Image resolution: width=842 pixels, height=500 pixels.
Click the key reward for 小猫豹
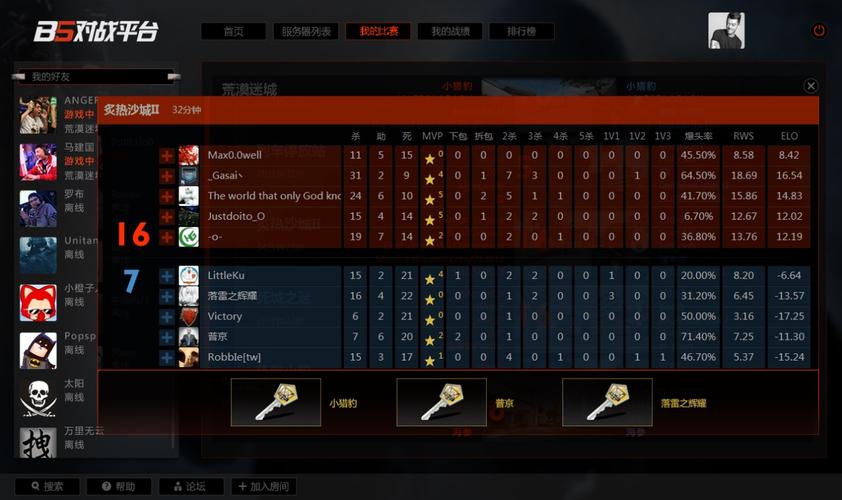276,402
